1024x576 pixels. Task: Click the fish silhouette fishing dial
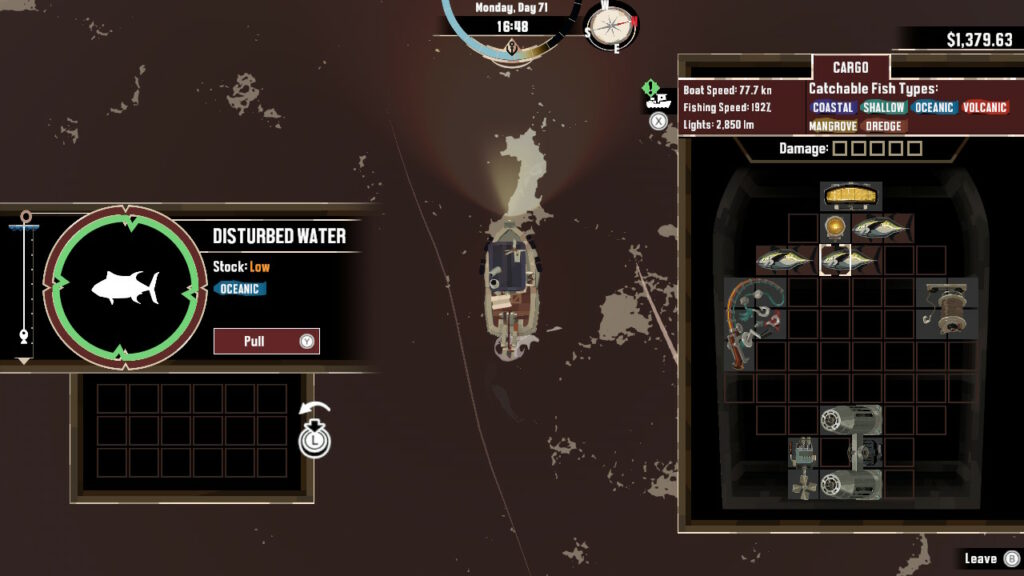point(125,288)
